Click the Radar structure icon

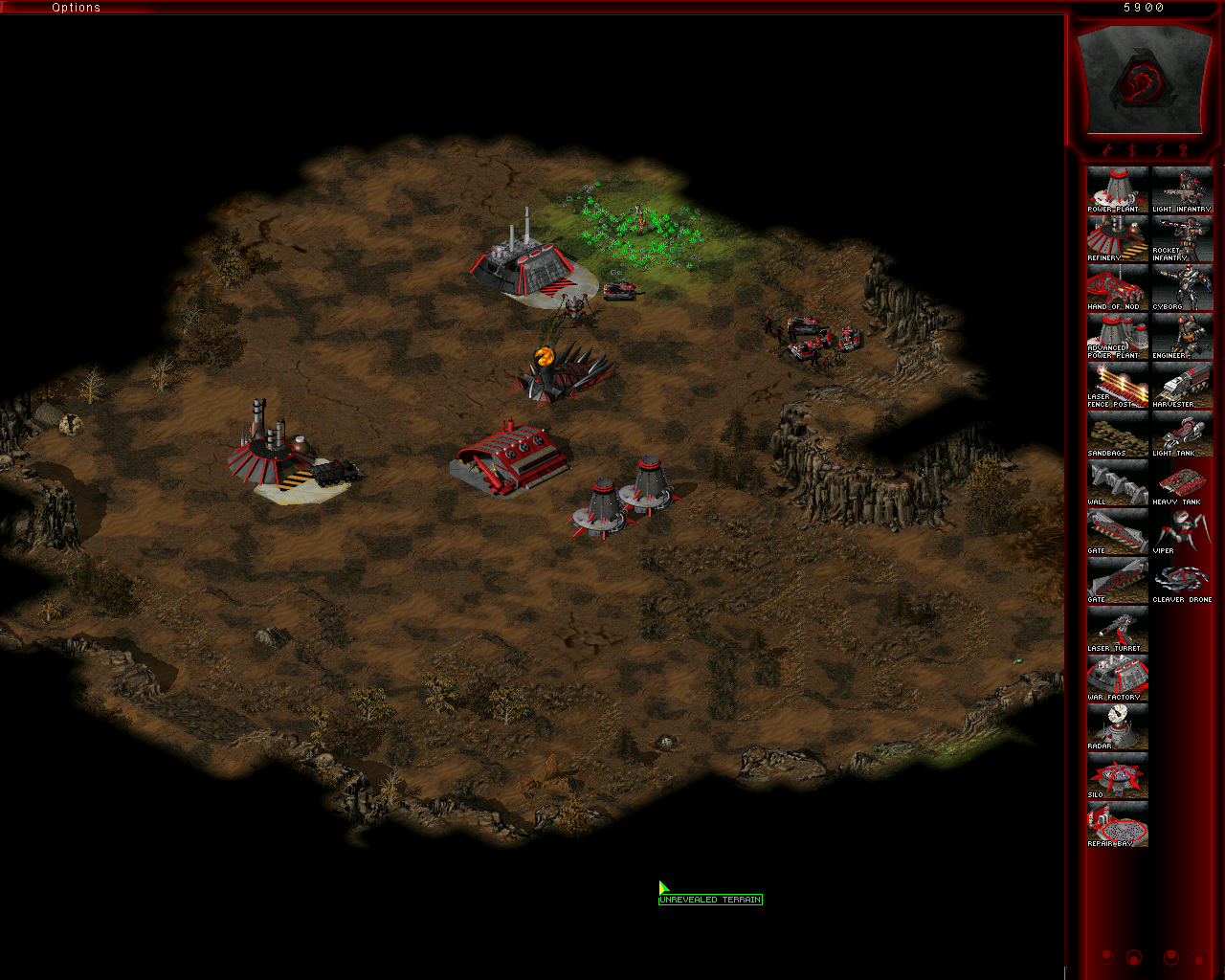coord(1117,725)
